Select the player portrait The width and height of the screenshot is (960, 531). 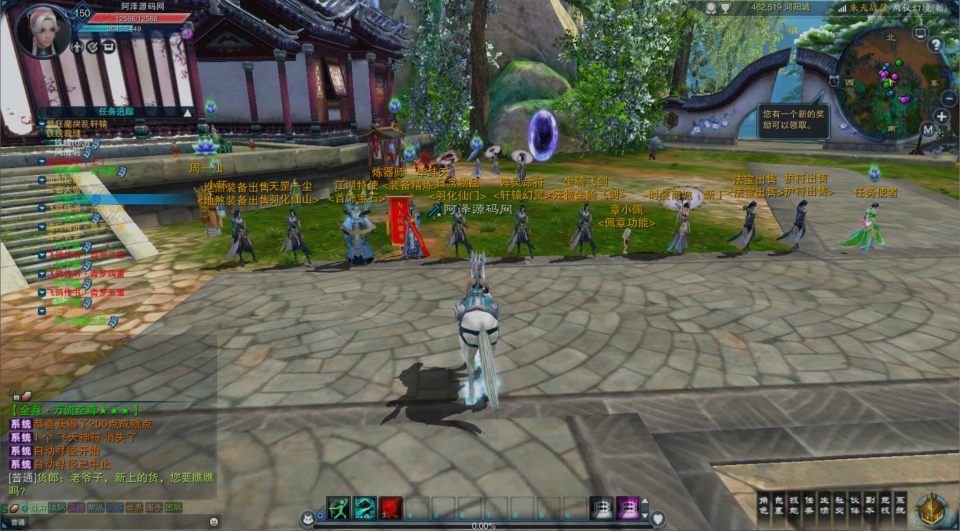pos(44,30)
